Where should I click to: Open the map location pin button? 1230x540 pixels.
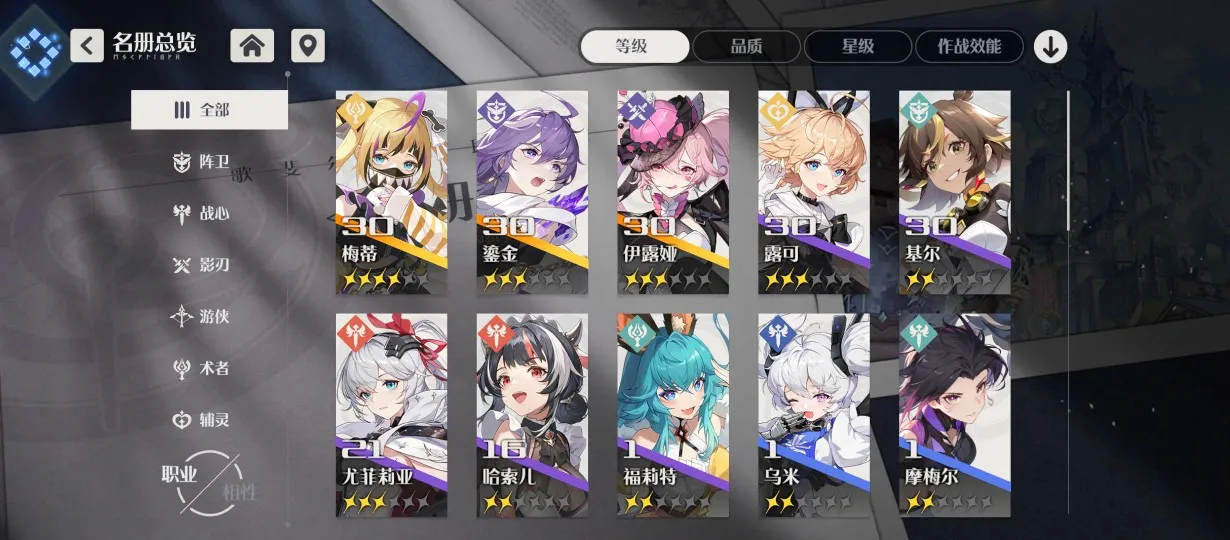(x=308, y=46)
